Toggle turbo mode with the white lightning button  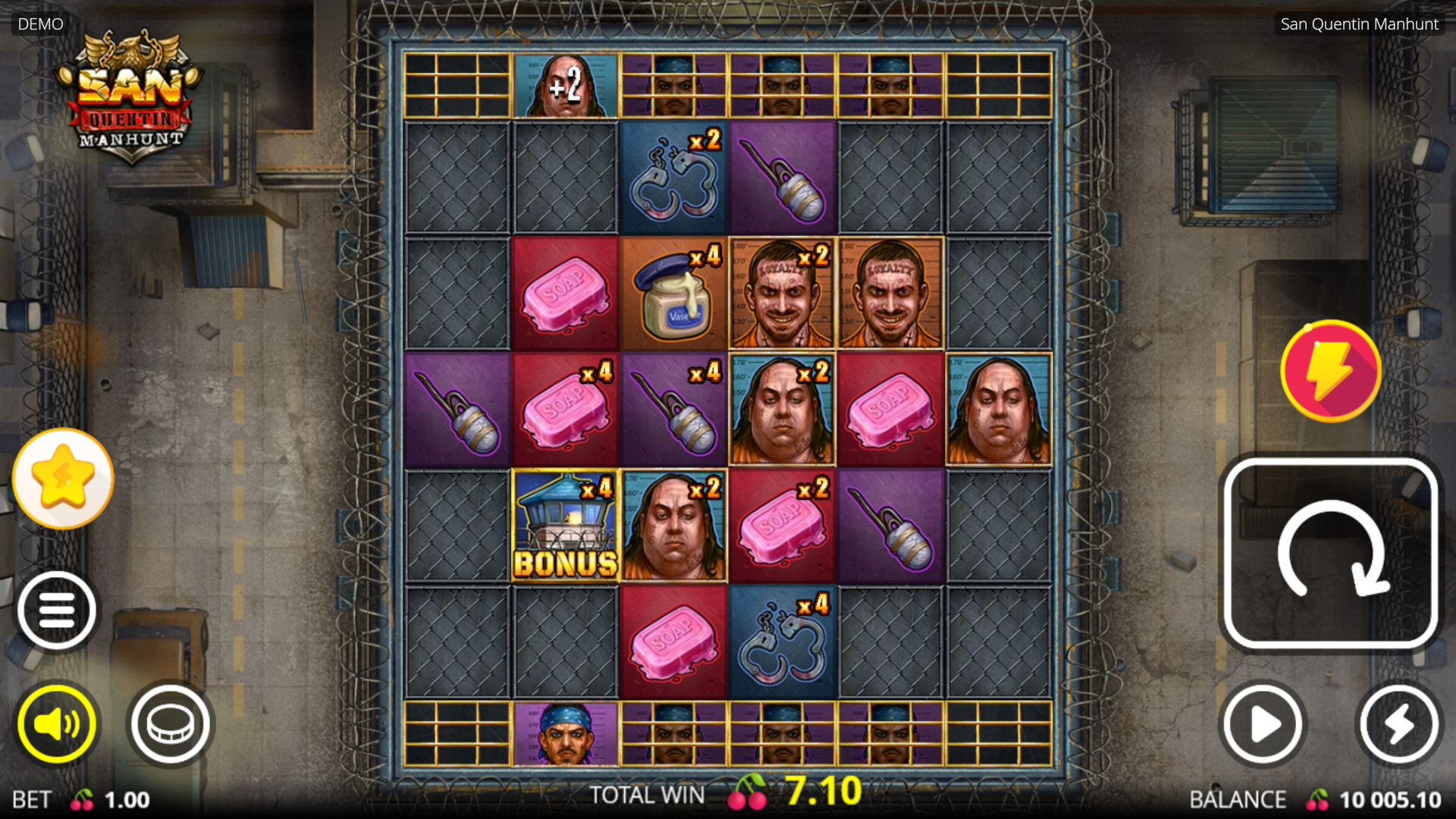tap(1399, 724)
